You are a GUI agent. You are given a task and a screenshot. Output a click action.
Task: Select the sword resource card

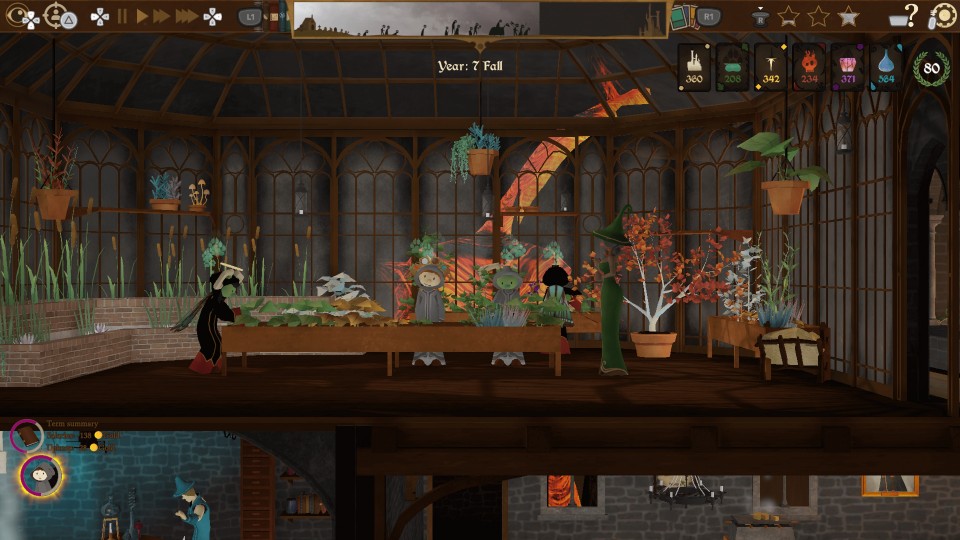(770, 67)
